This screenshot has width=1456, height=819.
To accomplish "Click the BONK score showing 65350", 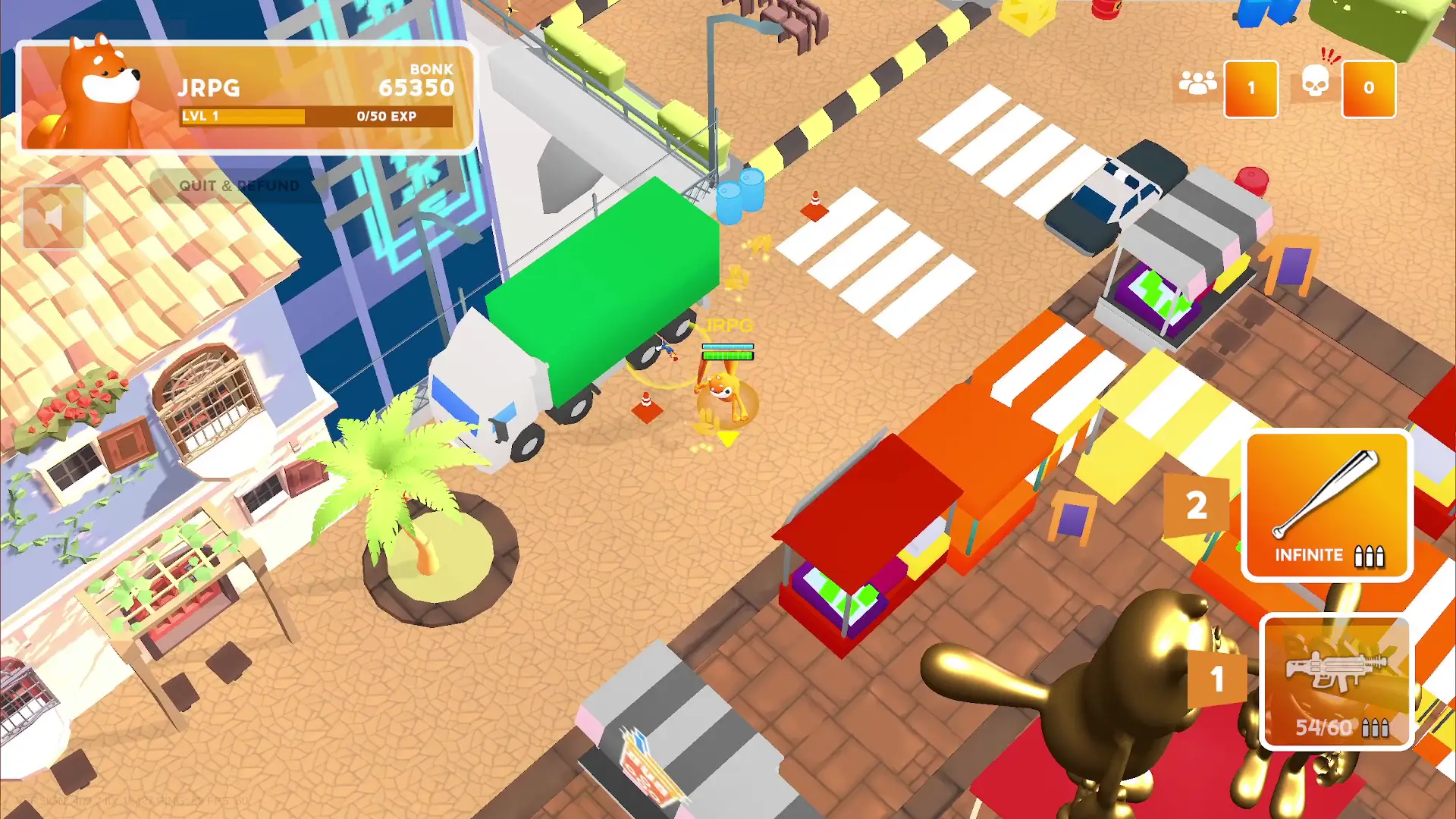I will (416, 87).
